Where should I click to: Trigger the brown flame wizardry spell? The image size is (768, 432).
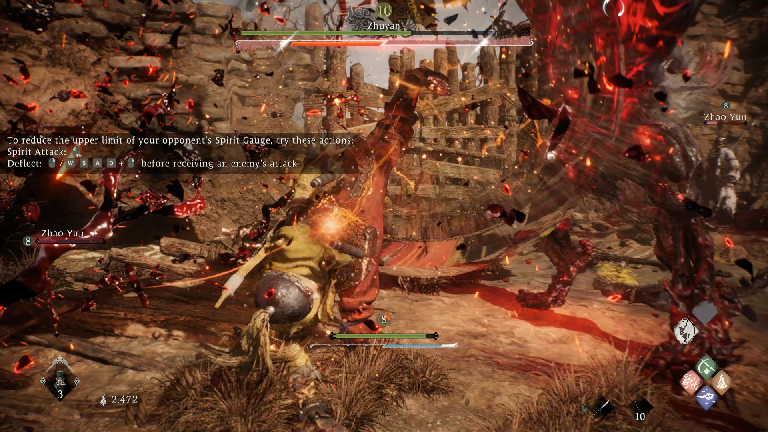click(x=722, y=381)
